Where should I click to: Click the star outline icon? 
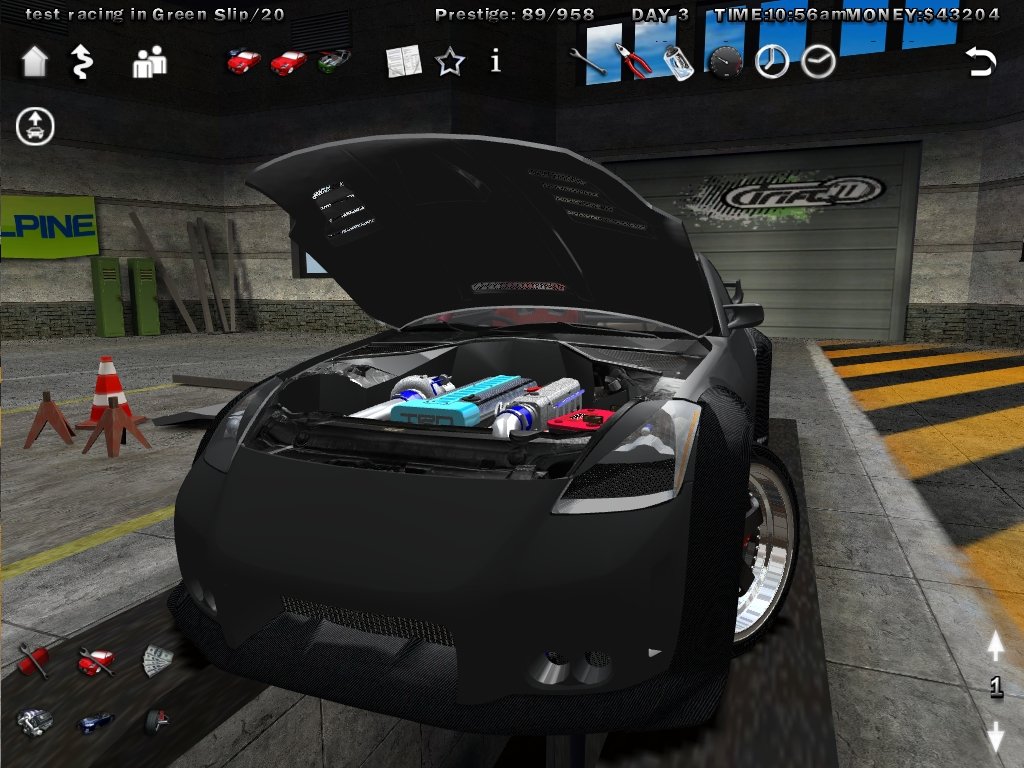coord(450,62)
